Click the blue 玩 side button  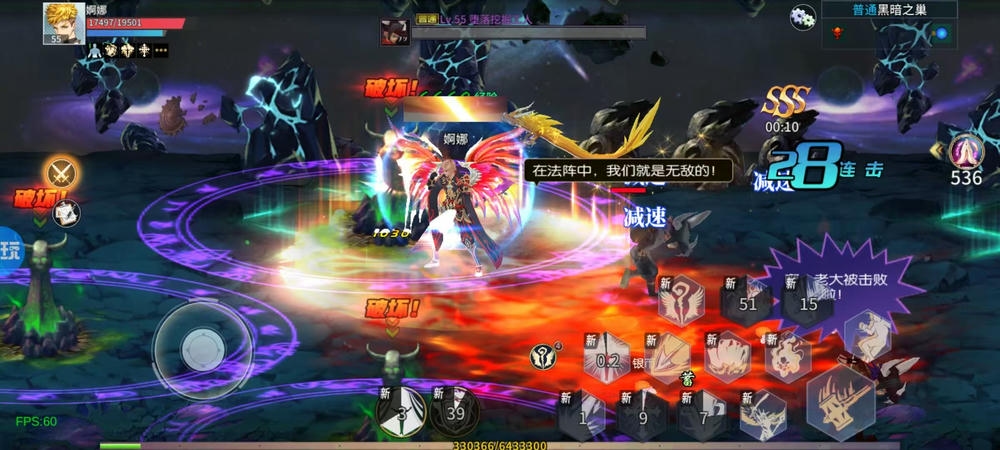(10, 248)
